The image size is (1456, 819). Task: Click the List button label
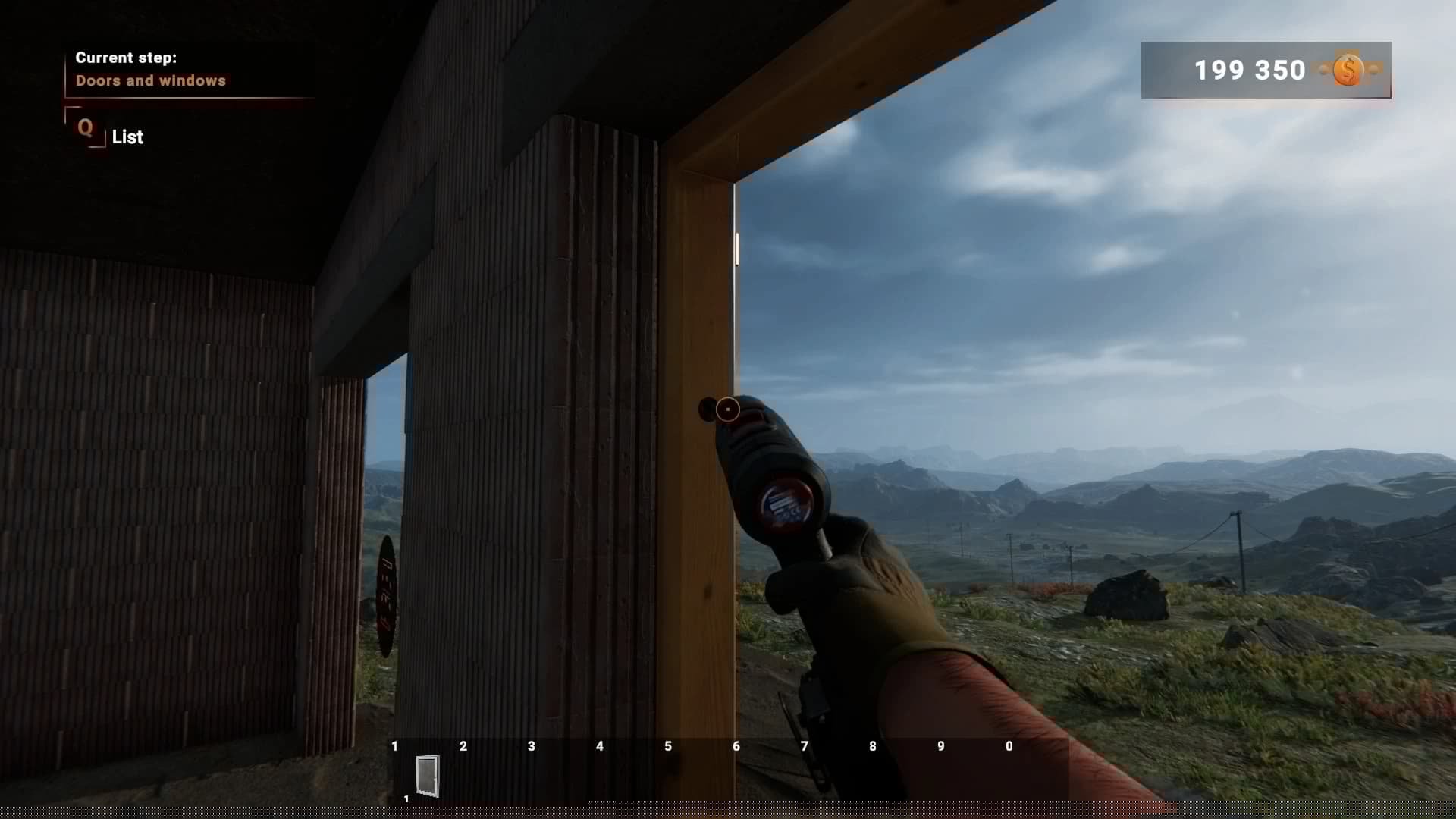tap(127, 137)
